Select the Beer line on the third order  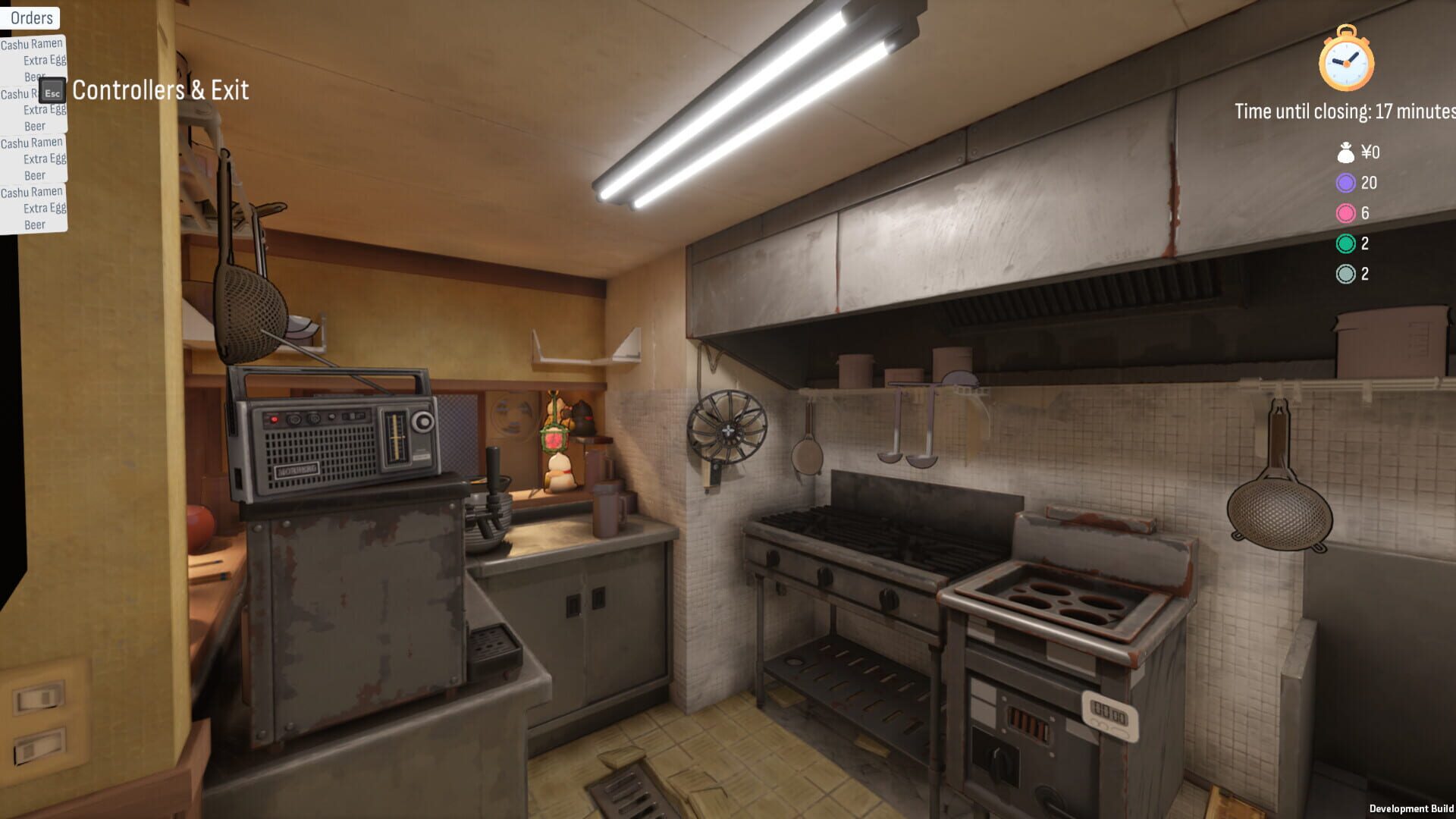click(x=34, y=174)
